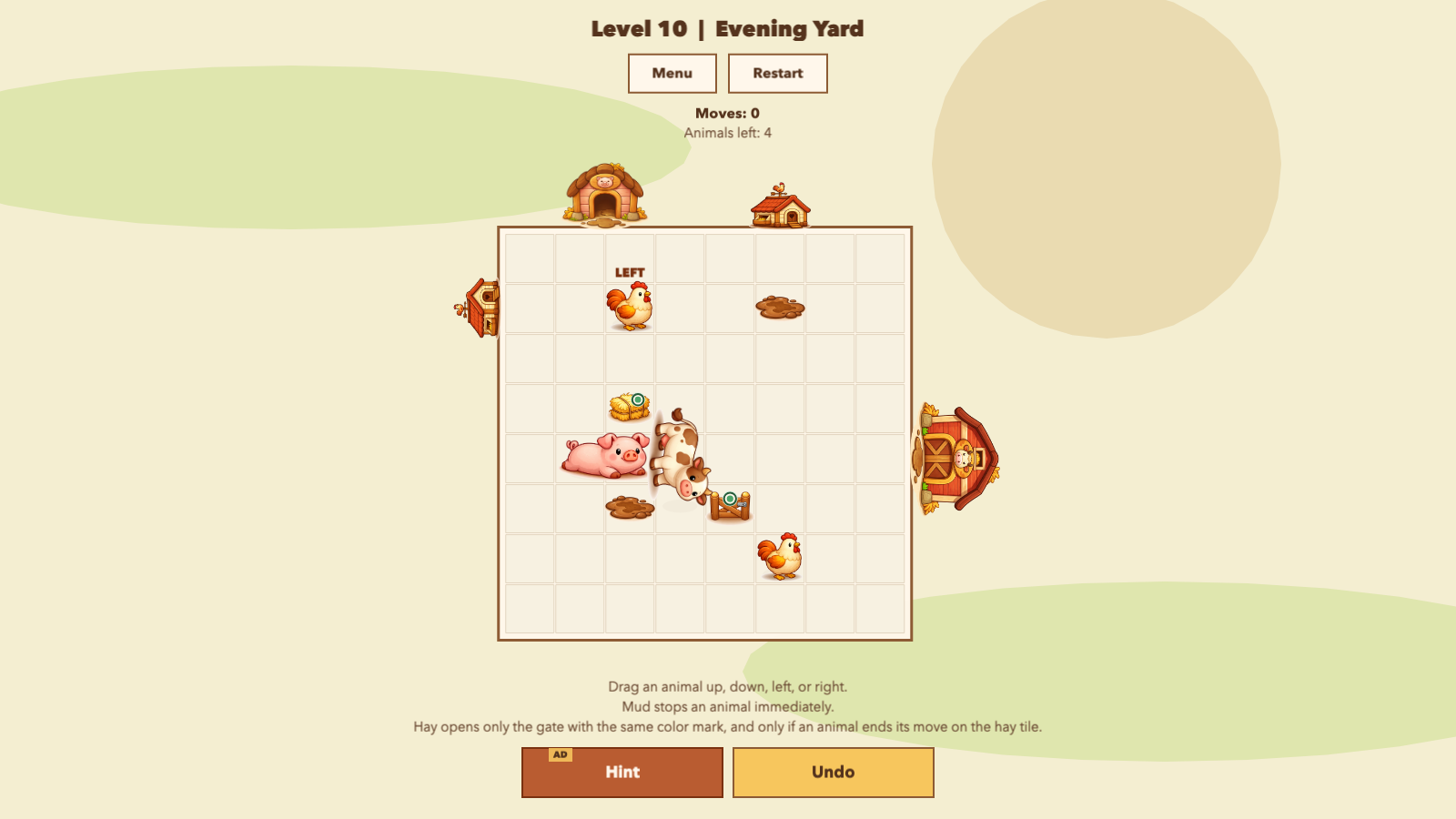1456x819 pixels.
Task: Select the chicken in the lower board area
Action: pos(780,556)
